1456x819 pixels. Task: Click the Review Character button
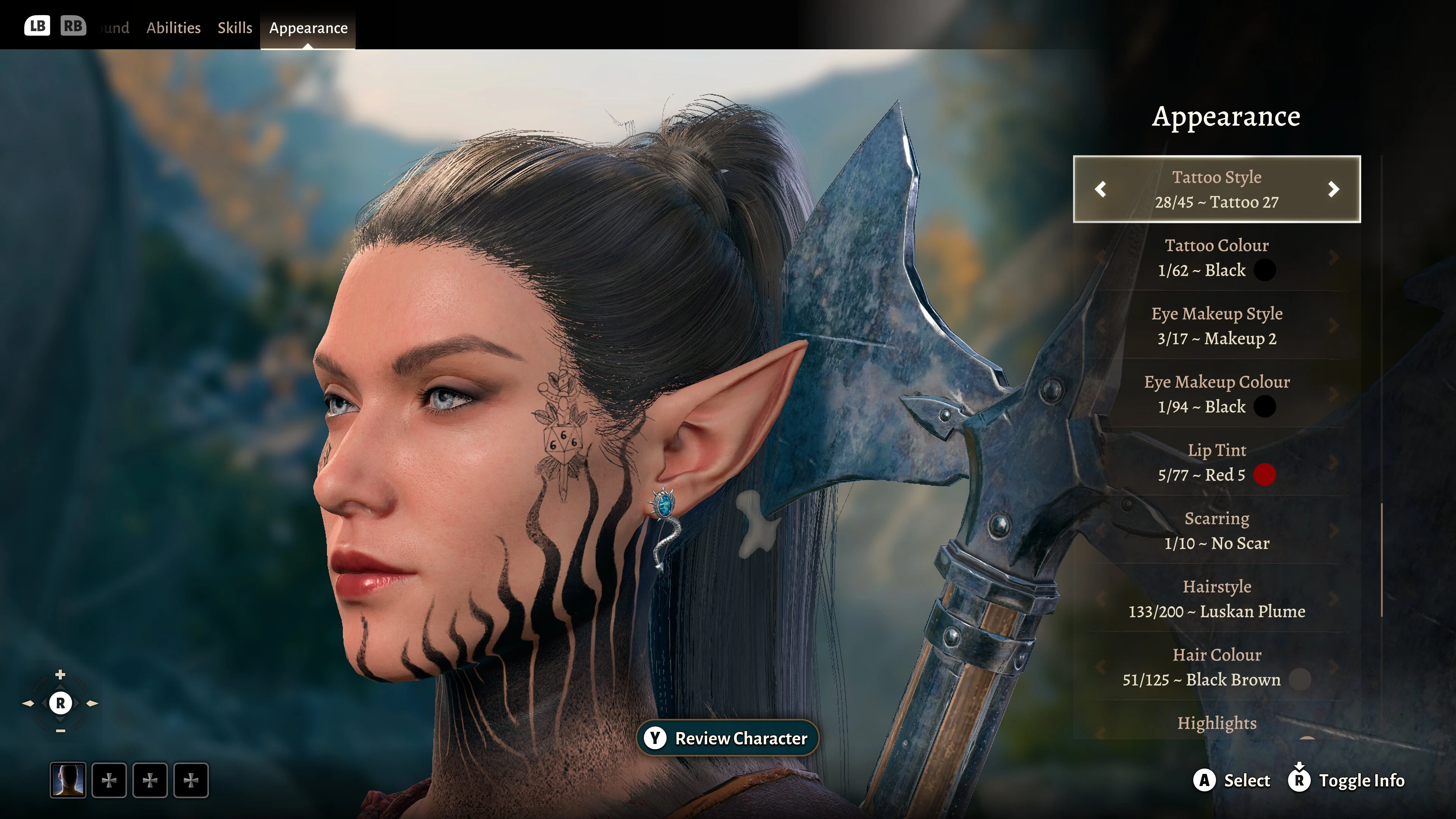(728, 738)
